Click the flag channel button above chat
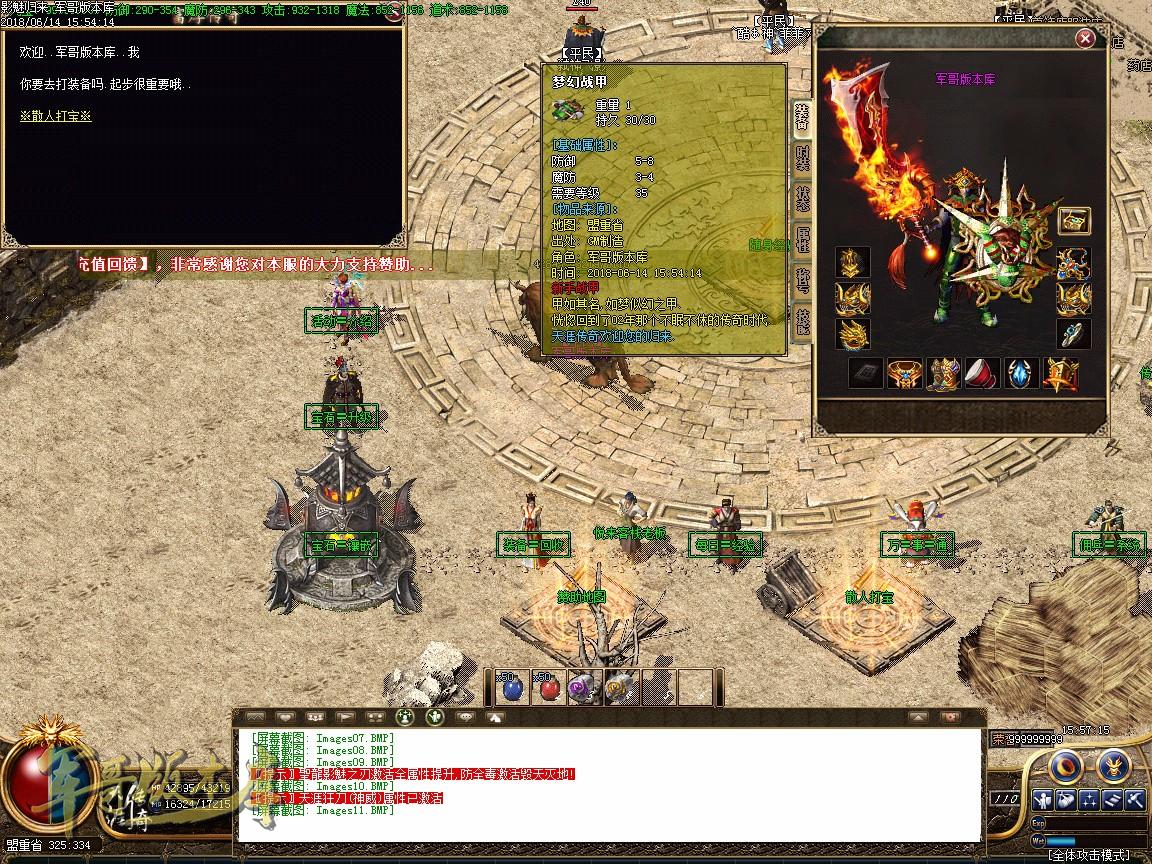 [345, 716]
